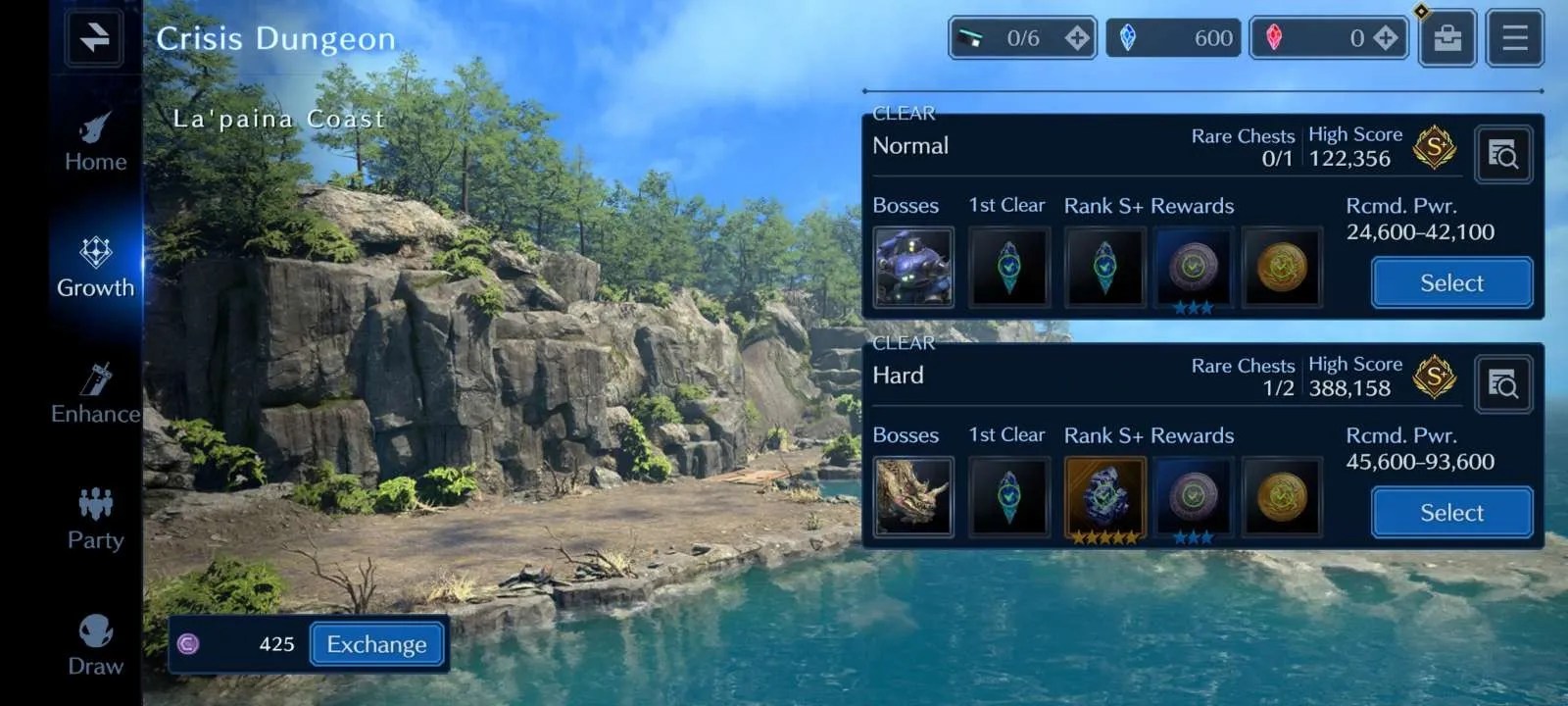Select the Hard difficulty dungeon
The height and width of the screenshot is (706, 1568).
click(1451, 513)
